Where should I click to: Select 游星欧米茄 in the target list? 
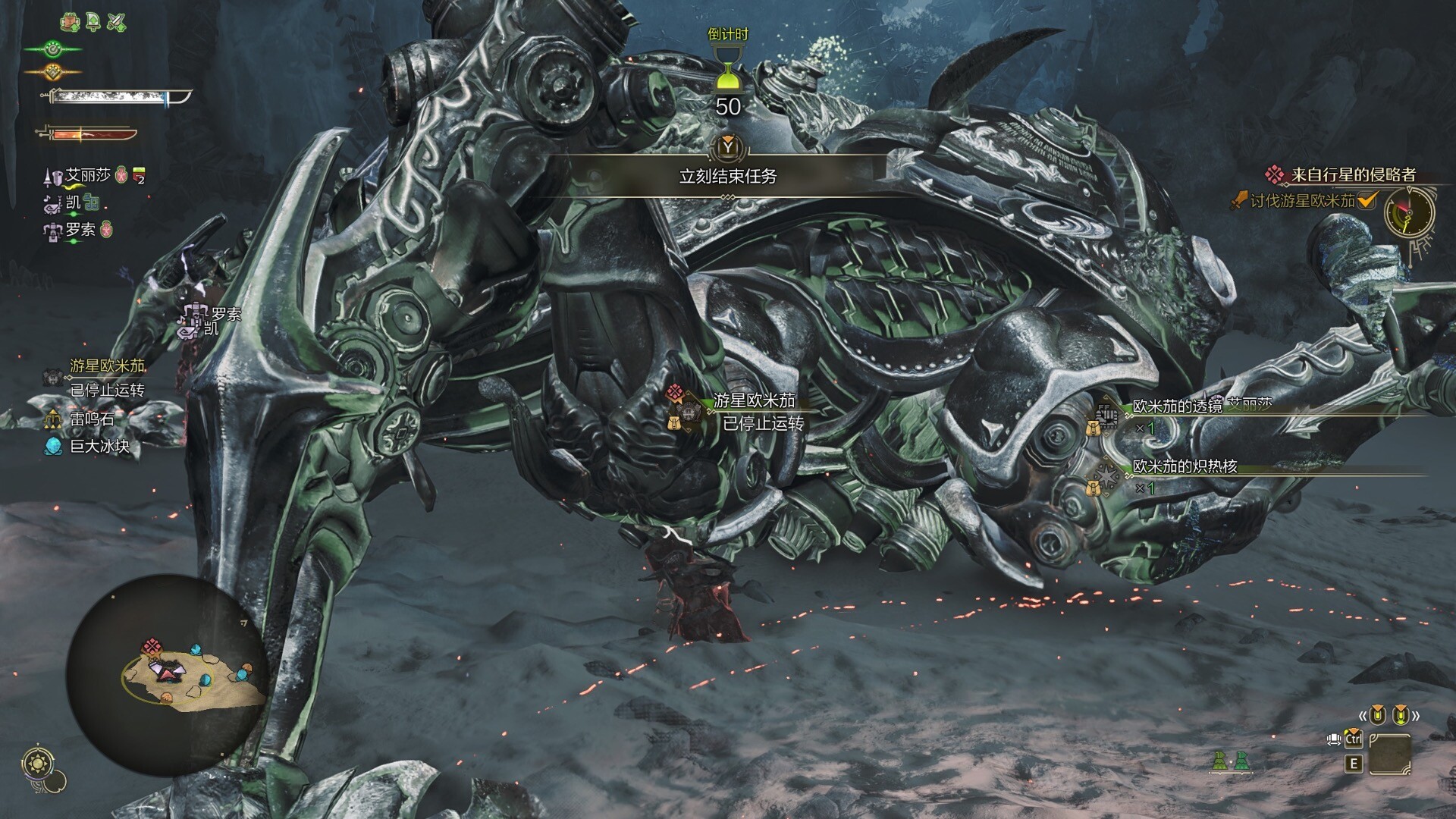[107, 366]
